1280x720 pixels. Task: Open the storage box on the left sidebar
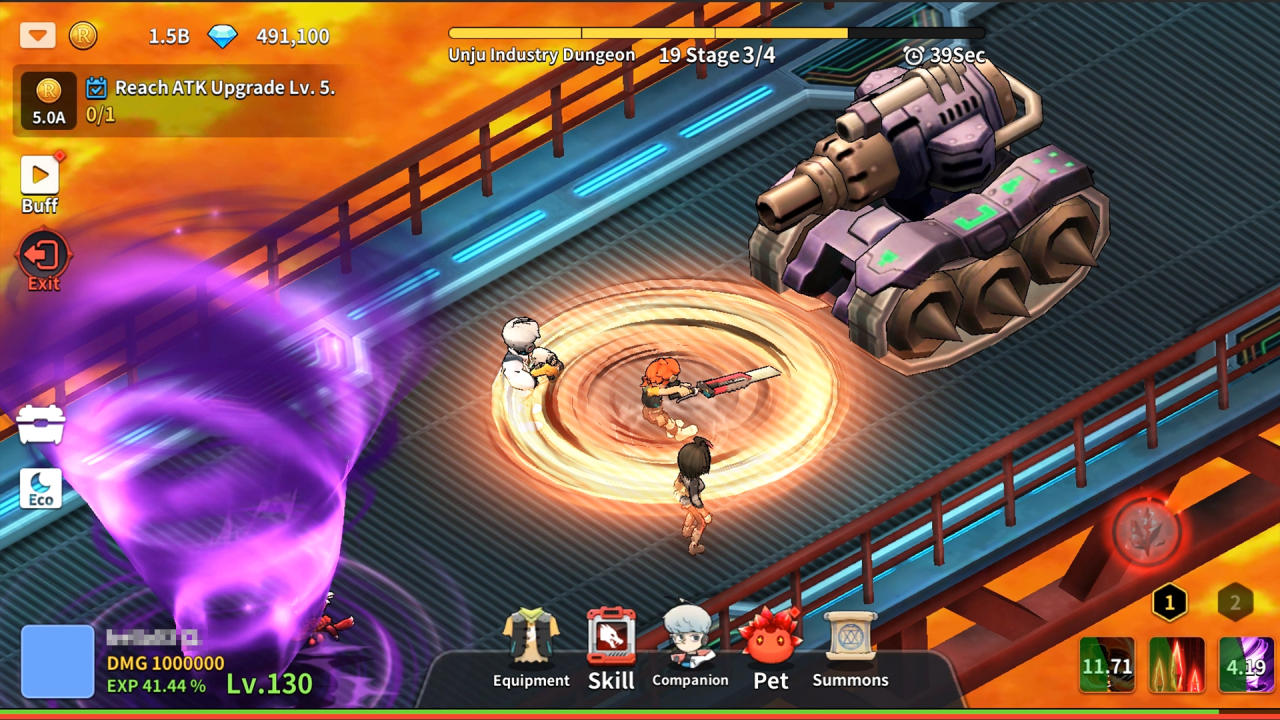[39, 423]
